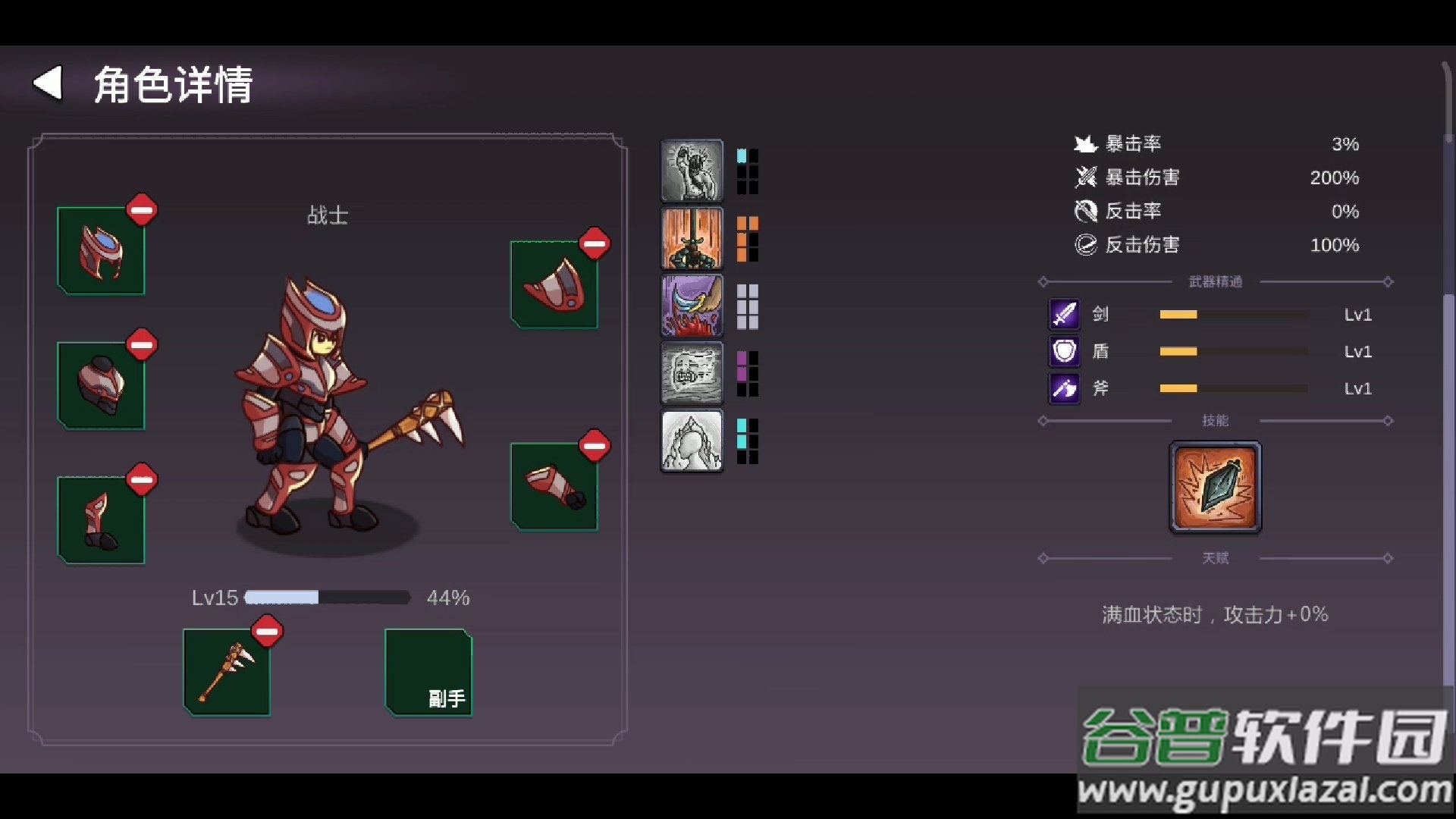1456x819 pixels.
Task: Click the sword (剑) weapon mastery icon
Action: coord(1063,315)
